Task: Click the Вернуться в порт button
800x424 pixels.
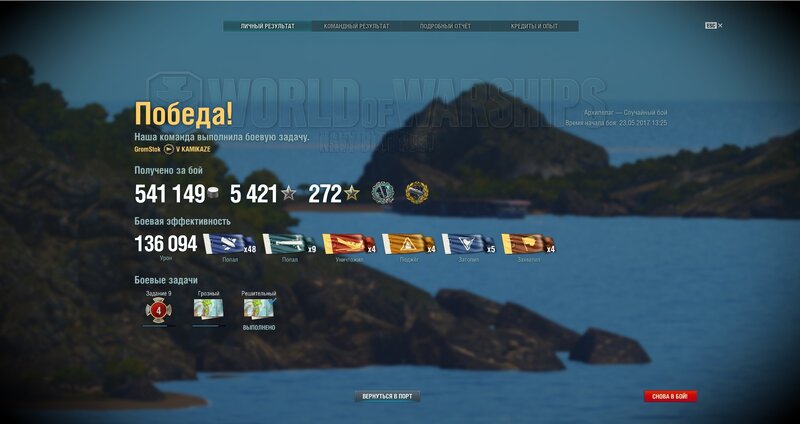Action: [388, 396]
